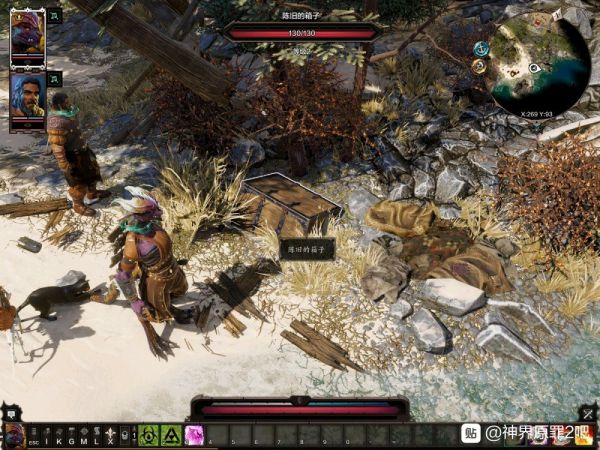Screen dimensions: 600x450
Task: Click the chain link icon beside lizard portrait
Action: pyautogui.click(x=54, y=16)
